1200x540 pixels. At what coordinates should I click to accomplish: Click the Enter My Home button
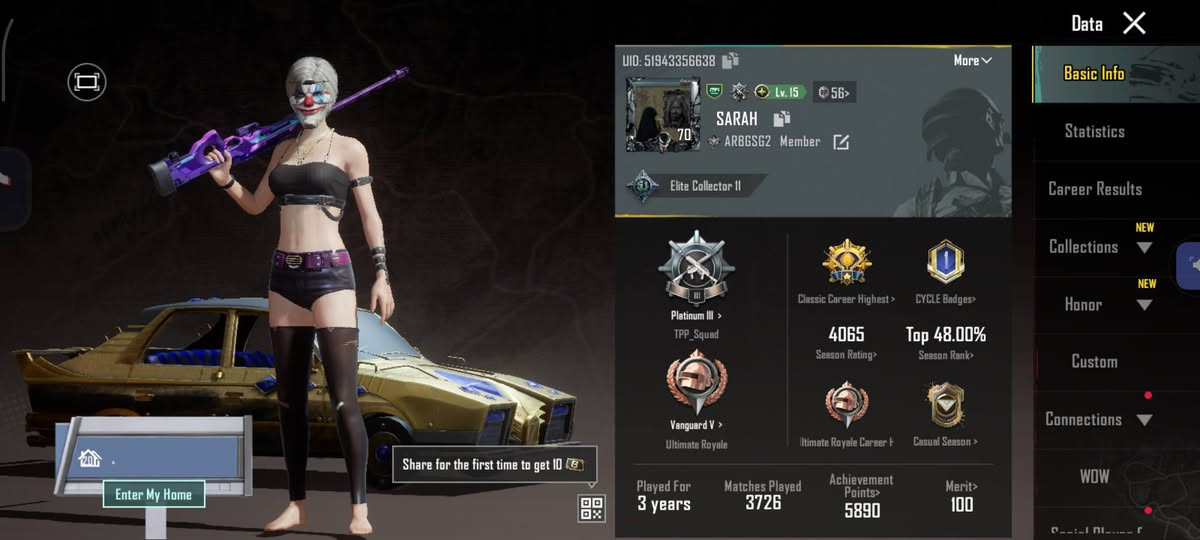(x=154, y=494)
